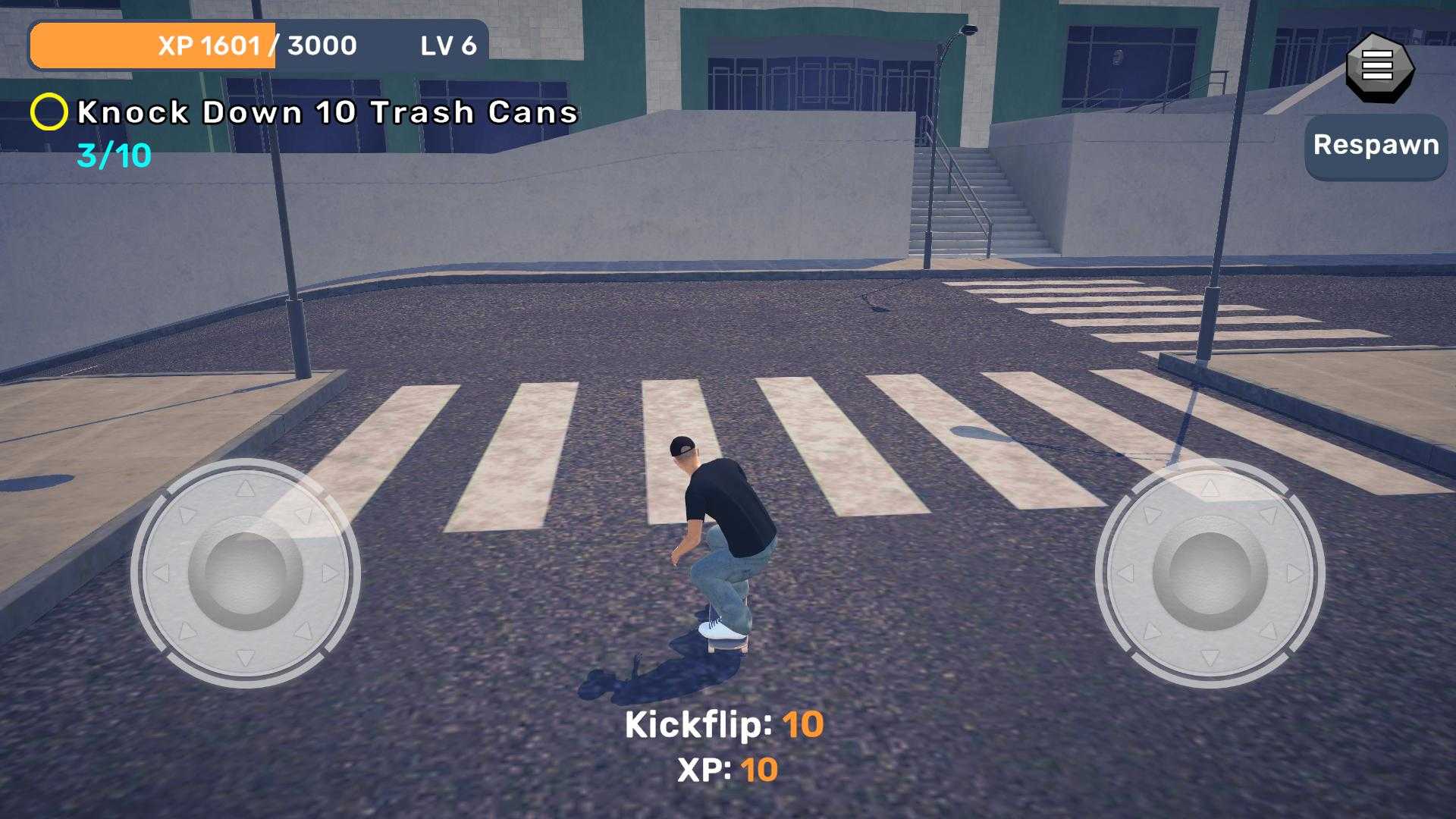Tap the Respawn button
Viewport: 1456px width, 819px height.
1376,146
